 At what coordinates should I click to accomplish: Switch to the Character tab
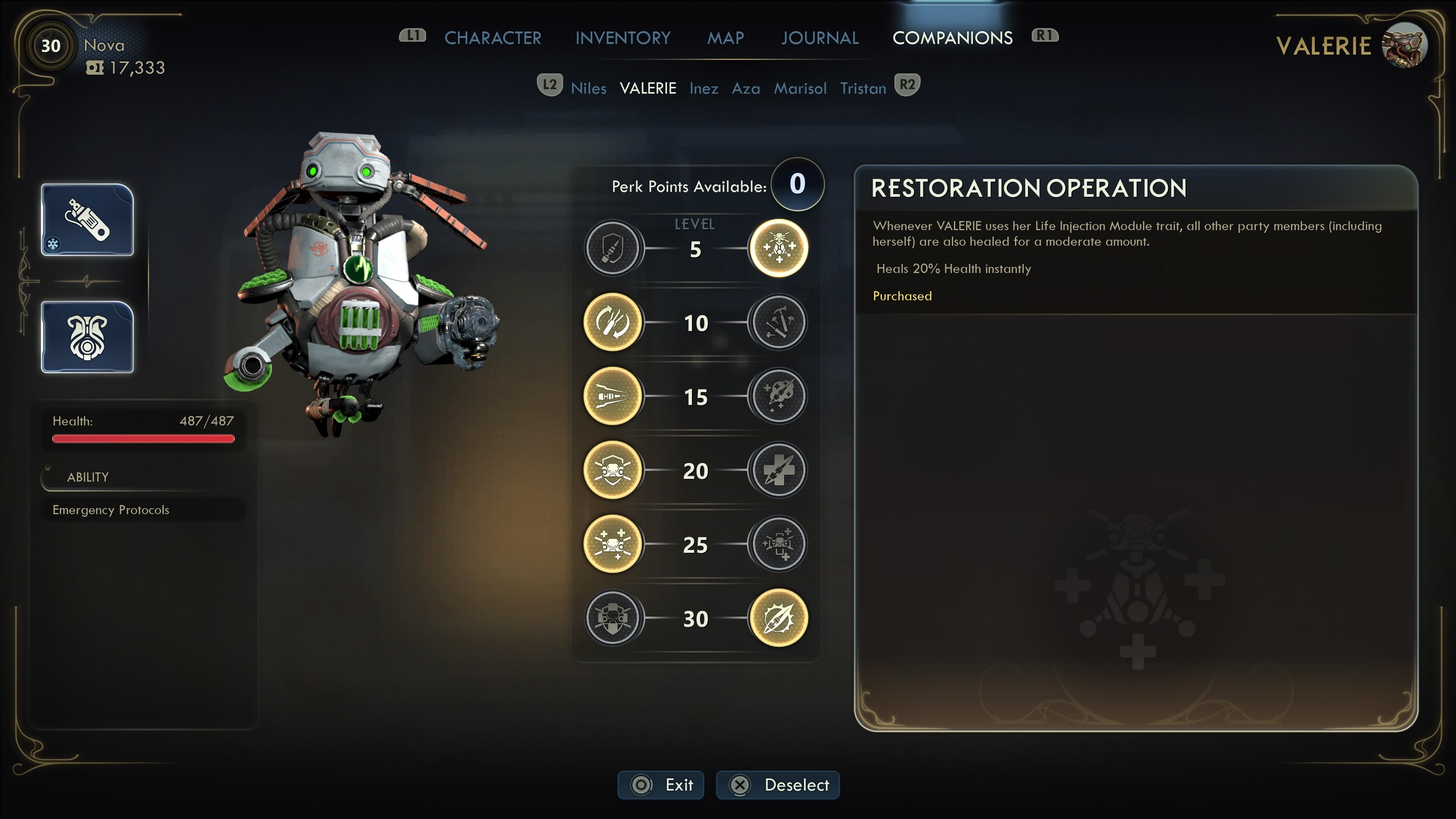492,38
